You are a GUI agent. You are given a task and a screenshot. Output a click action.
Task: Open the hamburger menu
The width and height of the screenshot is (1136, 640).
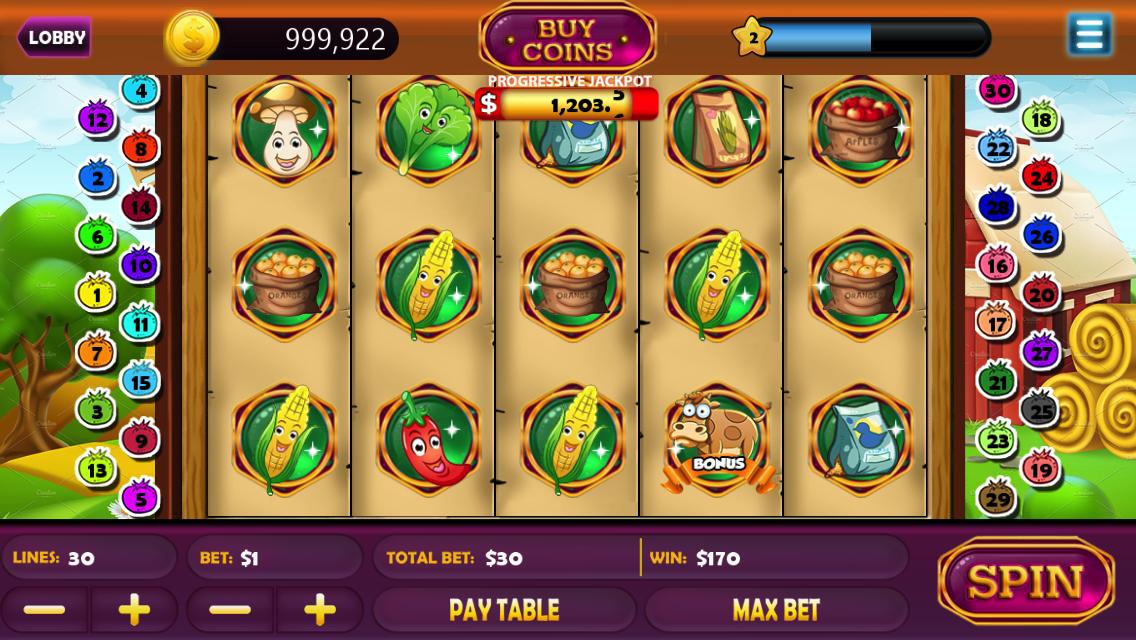click(1089, 35)
